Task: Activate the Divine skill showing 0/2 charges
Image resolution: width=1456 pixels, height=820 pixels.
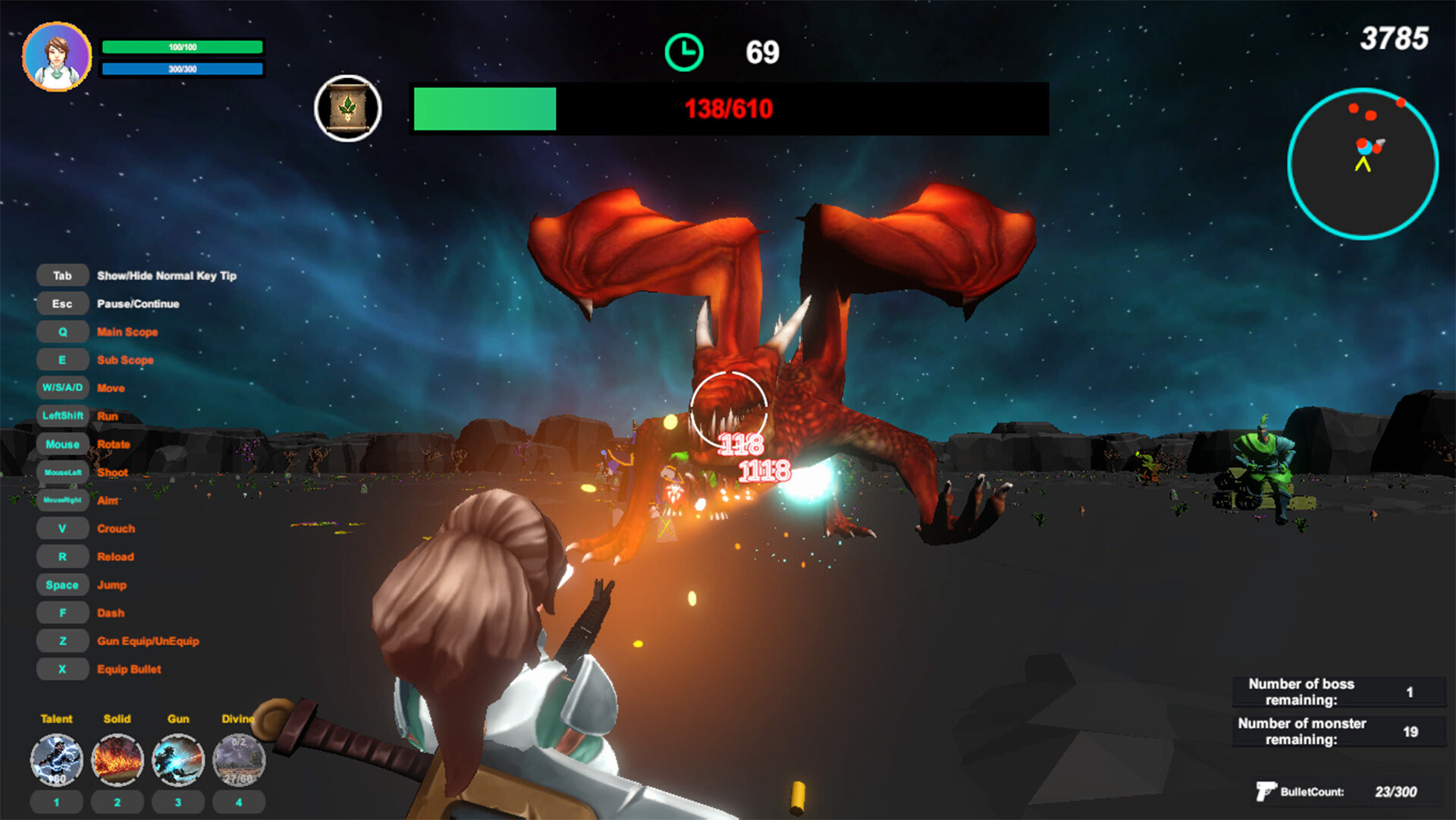Action: tap(238, 759)
